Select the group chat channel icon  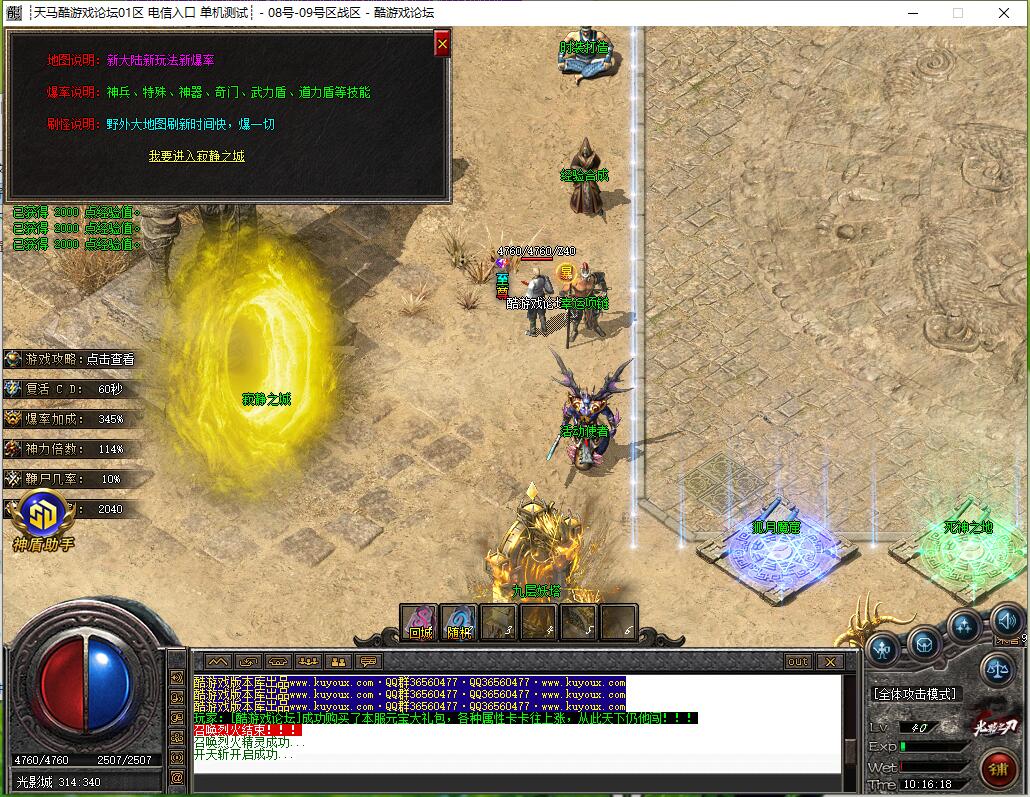click(308, 661)
